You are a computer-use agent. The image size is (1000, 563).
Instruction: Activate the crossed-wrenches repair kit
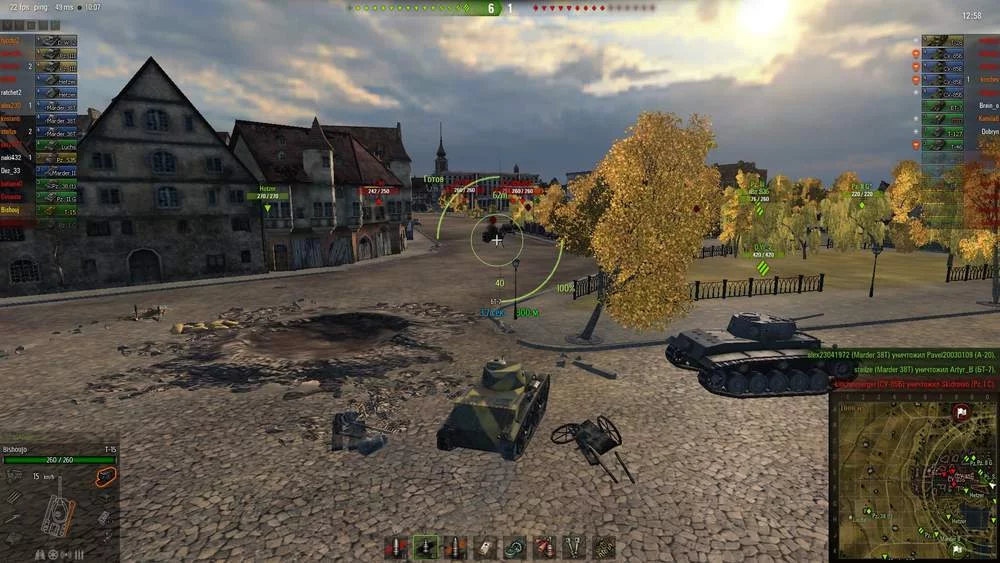(x=574, y=548)
